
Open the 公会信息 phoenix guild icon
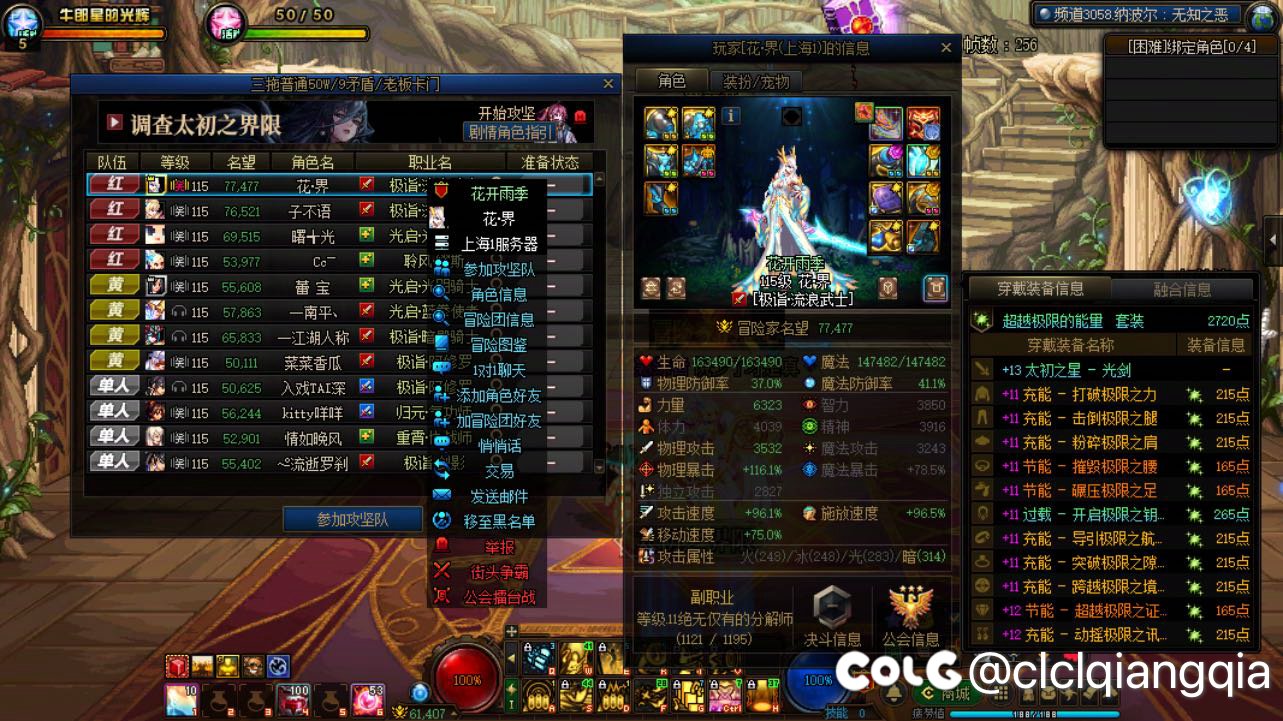pos(912,605)
